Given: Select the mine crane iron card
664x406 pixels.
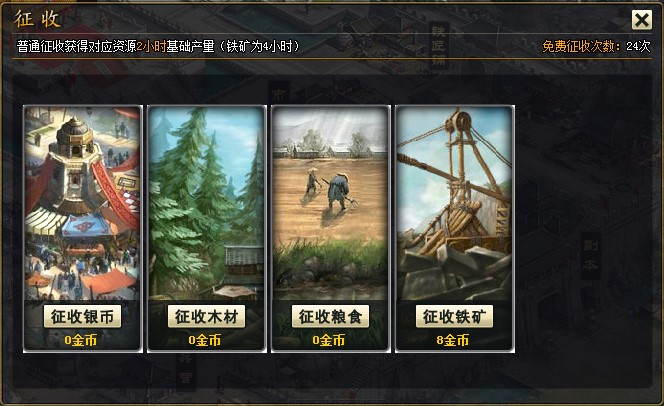Looking at the screenshot, I should tap(454, 200).
